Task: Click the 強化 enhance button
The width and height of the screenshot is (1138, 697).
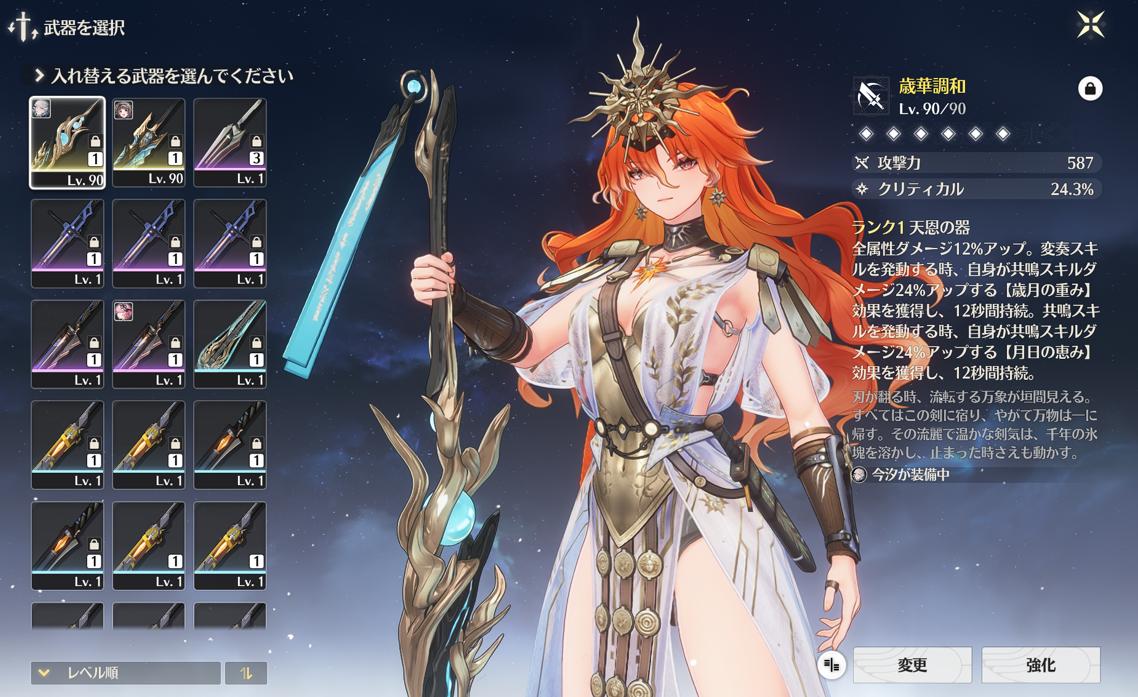Action: (x=1040, y=665)
